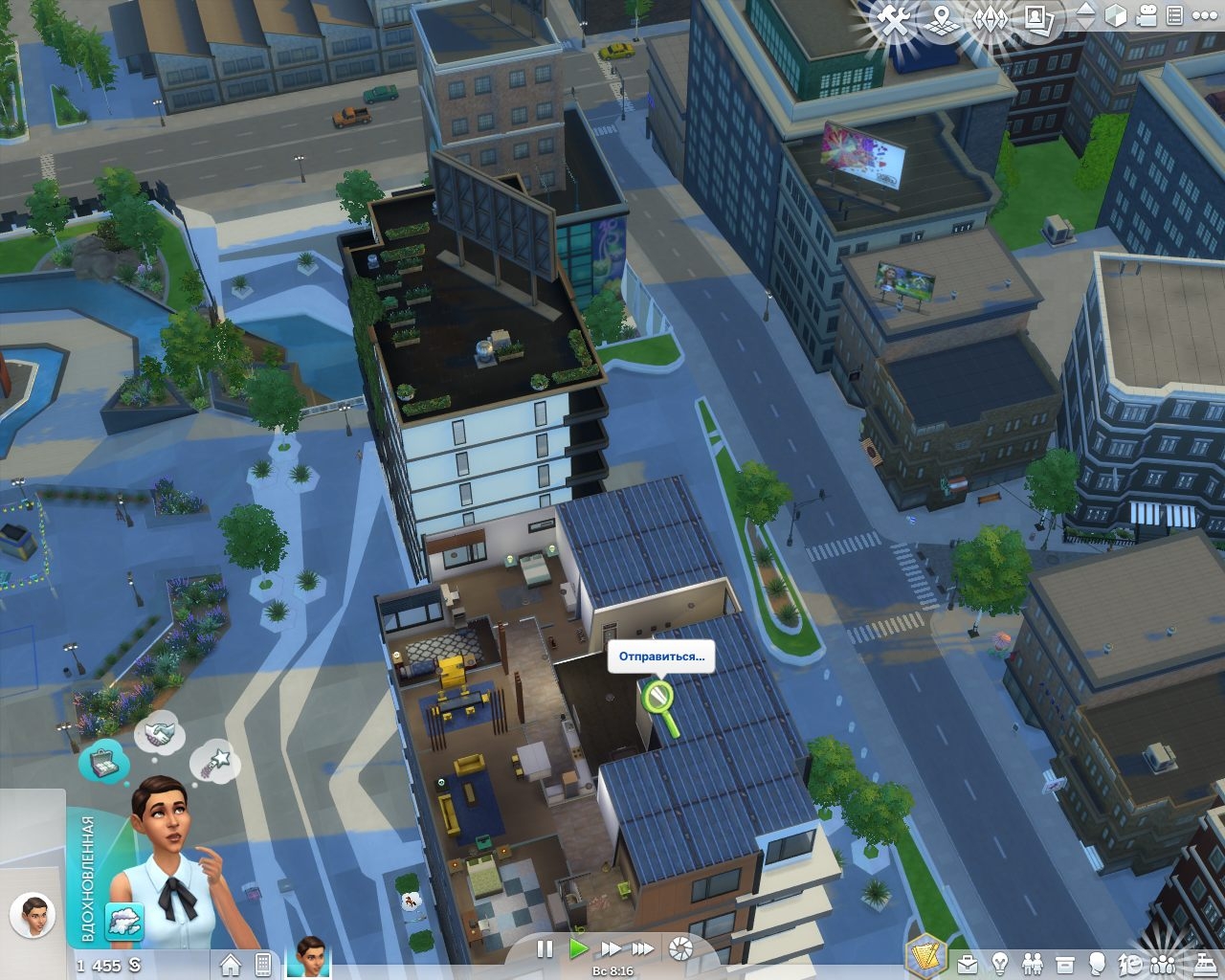Open Build Mode with the hammer and wrench icon
1225x980 pixels.
[894, 19]
